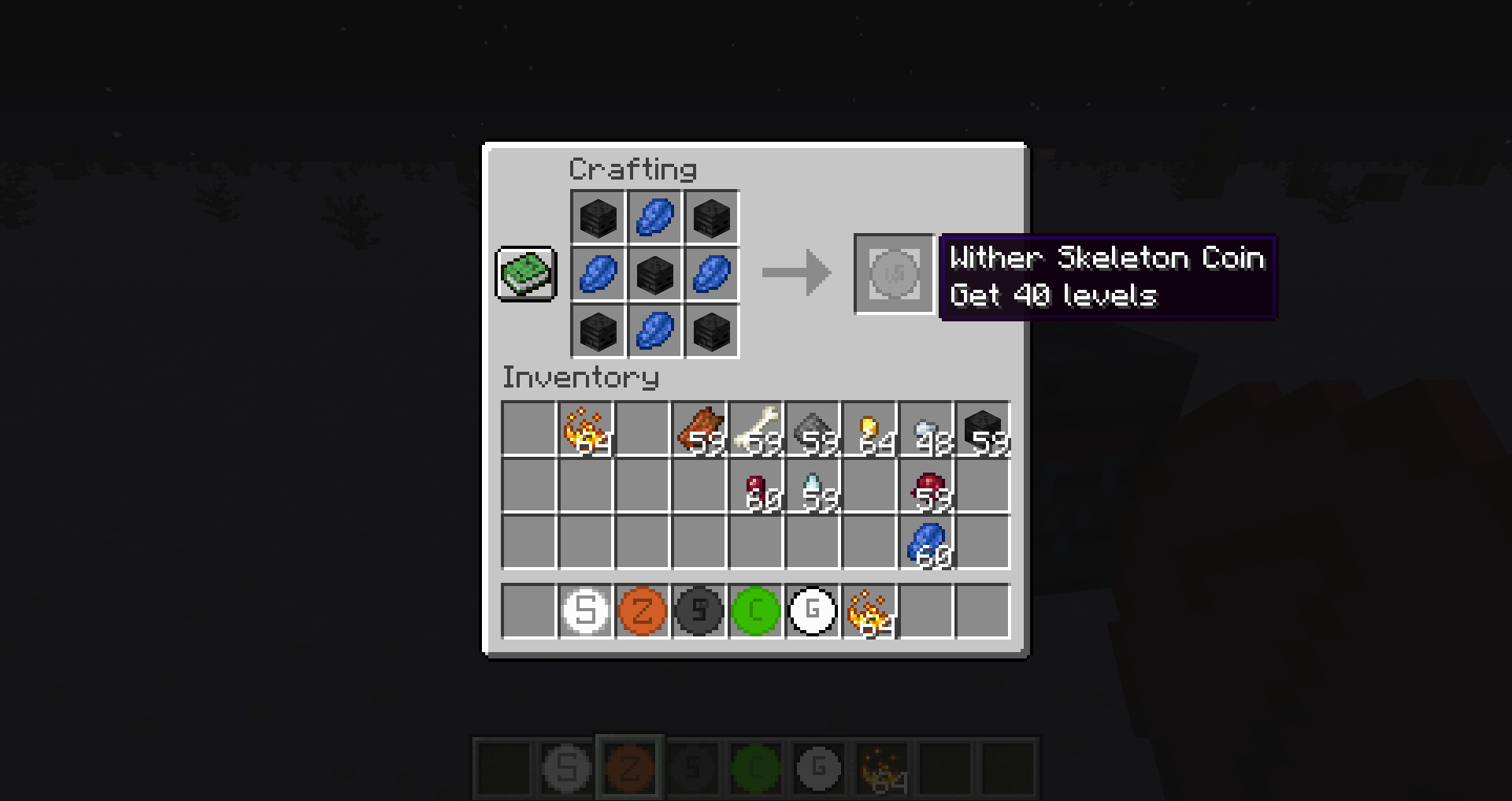
Task: Select the orange Zombie Coin
Action: click(642, 610)
